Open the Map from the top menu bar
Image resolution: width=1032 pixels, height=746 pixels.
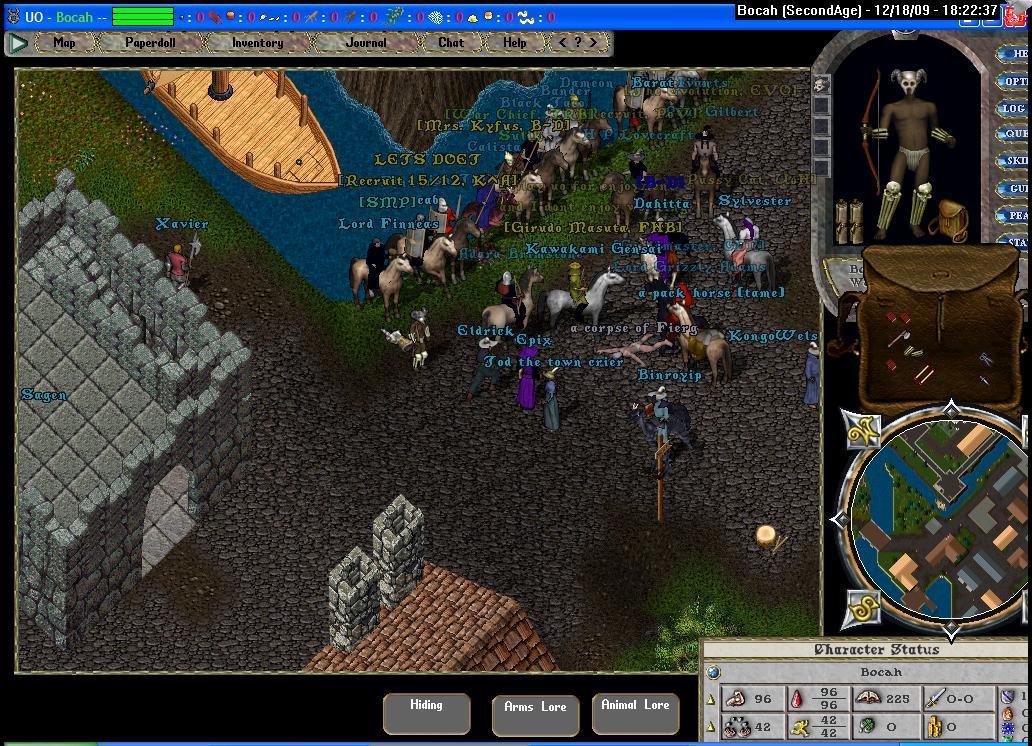(x=64, y=43)
